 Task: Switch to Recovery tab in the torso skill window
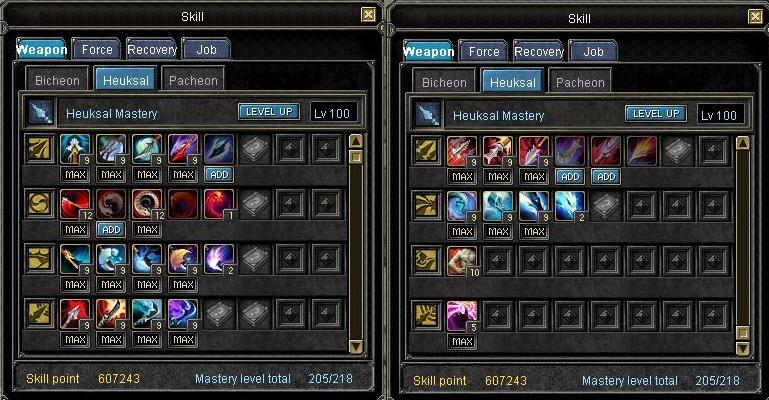pyautogui.click(x=539, y=51)
